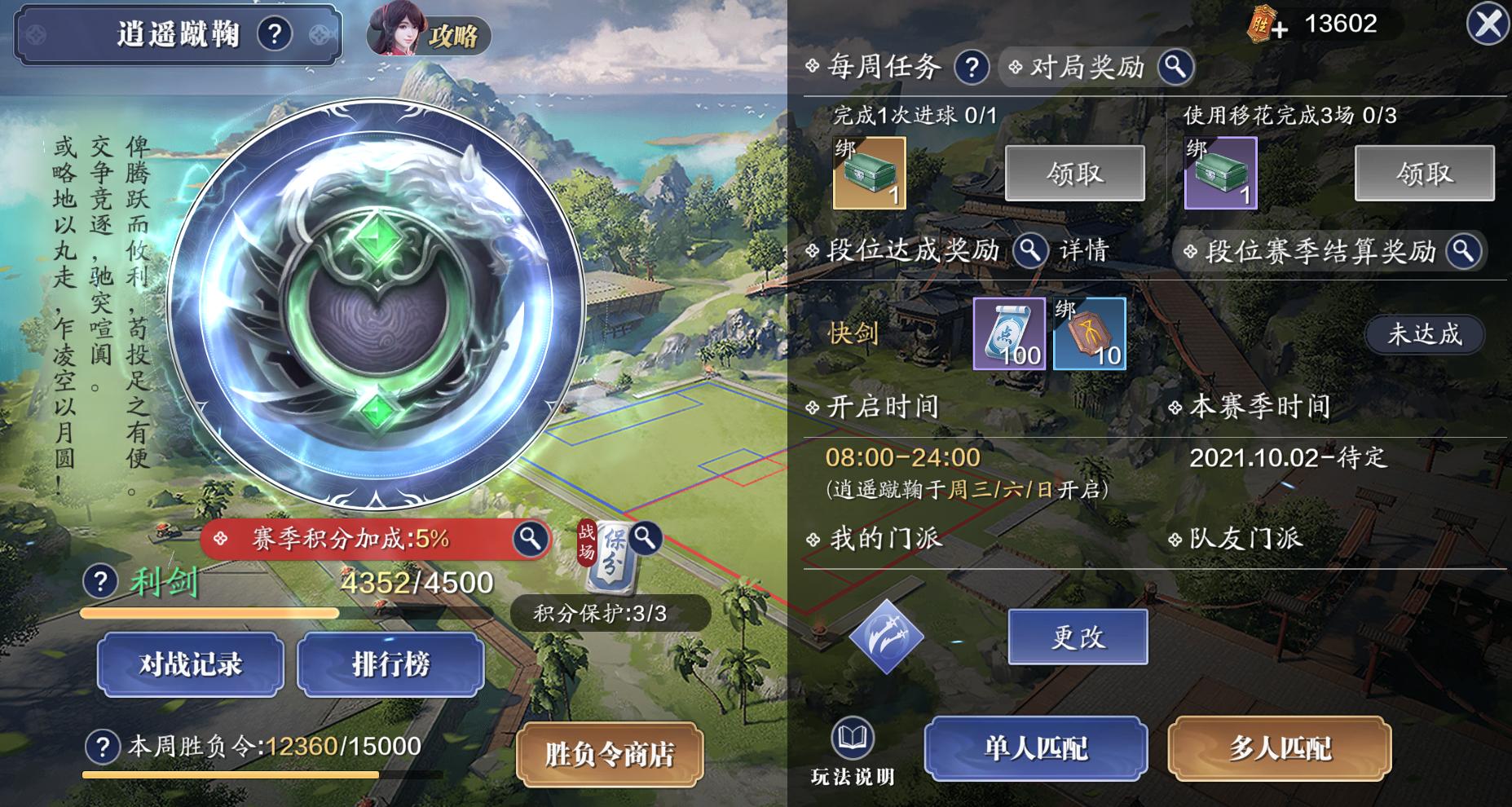Click the purple chest reward for 移花 task
This screenshot has height=807, width=1512.
[1220, 174]
